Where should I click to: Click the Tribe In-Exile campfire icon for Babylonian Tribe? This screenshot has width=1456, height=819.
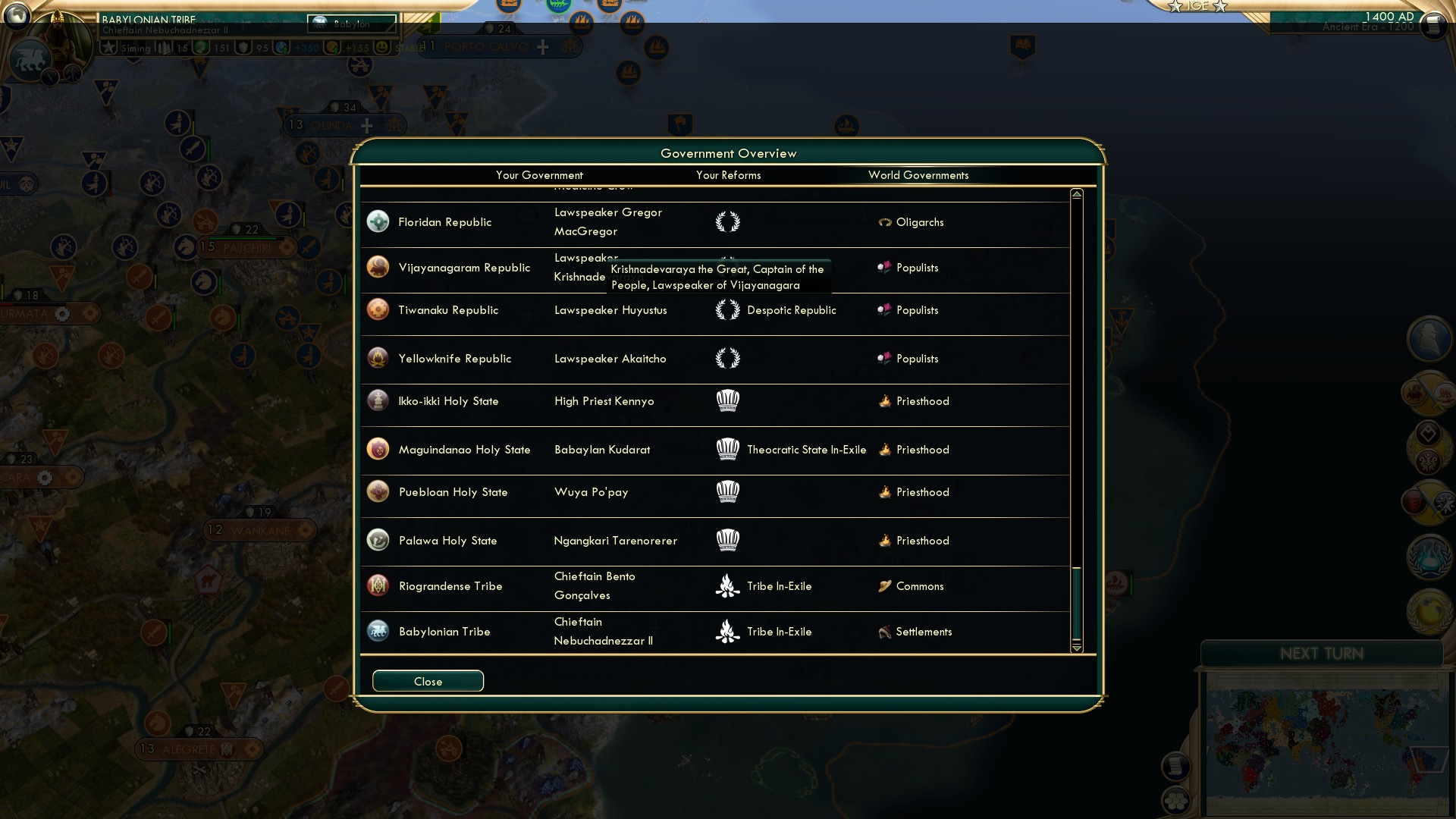tap(728, 631)
